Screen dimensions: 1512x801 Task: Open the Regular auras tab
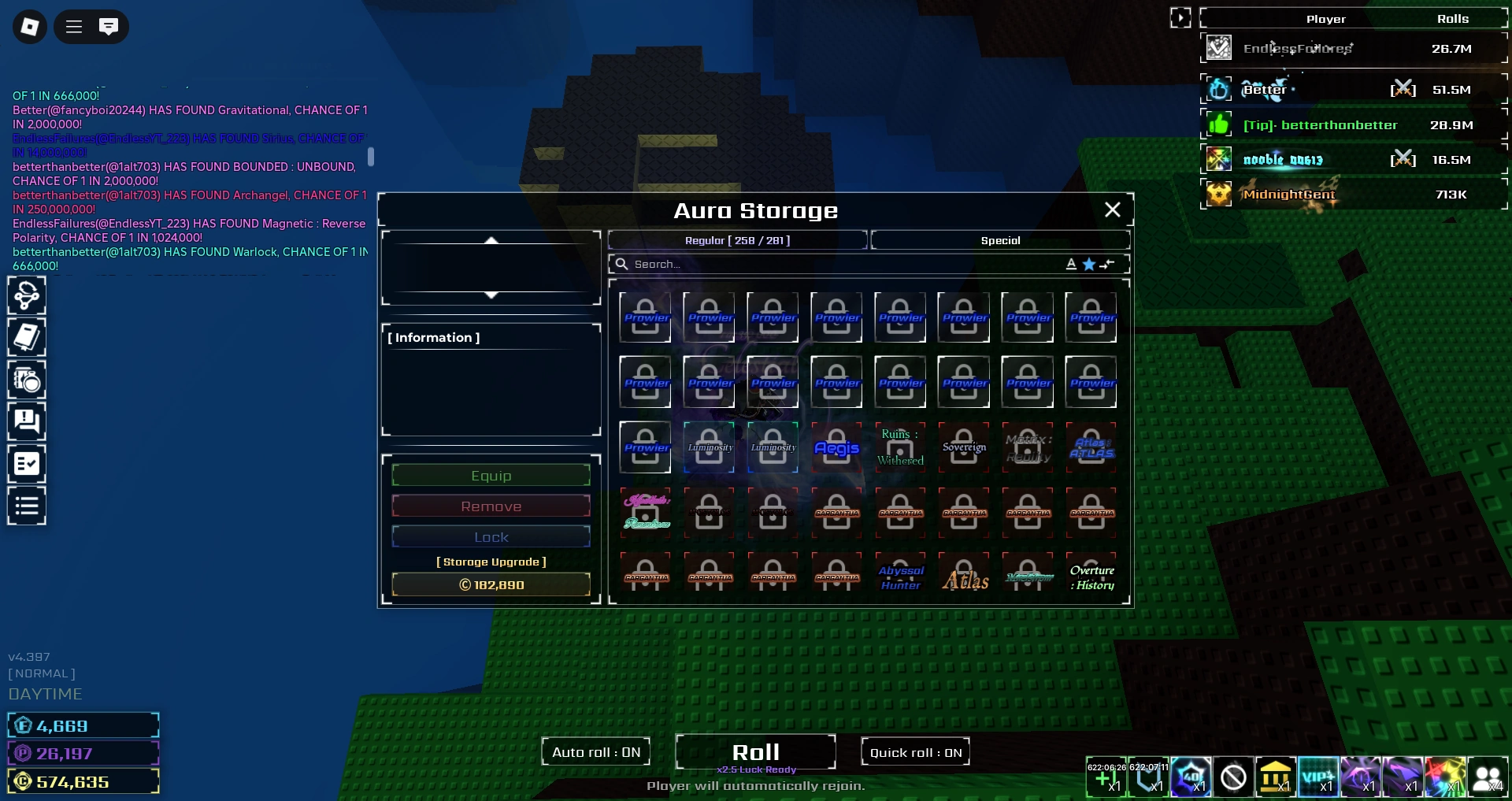pos(737,240)
